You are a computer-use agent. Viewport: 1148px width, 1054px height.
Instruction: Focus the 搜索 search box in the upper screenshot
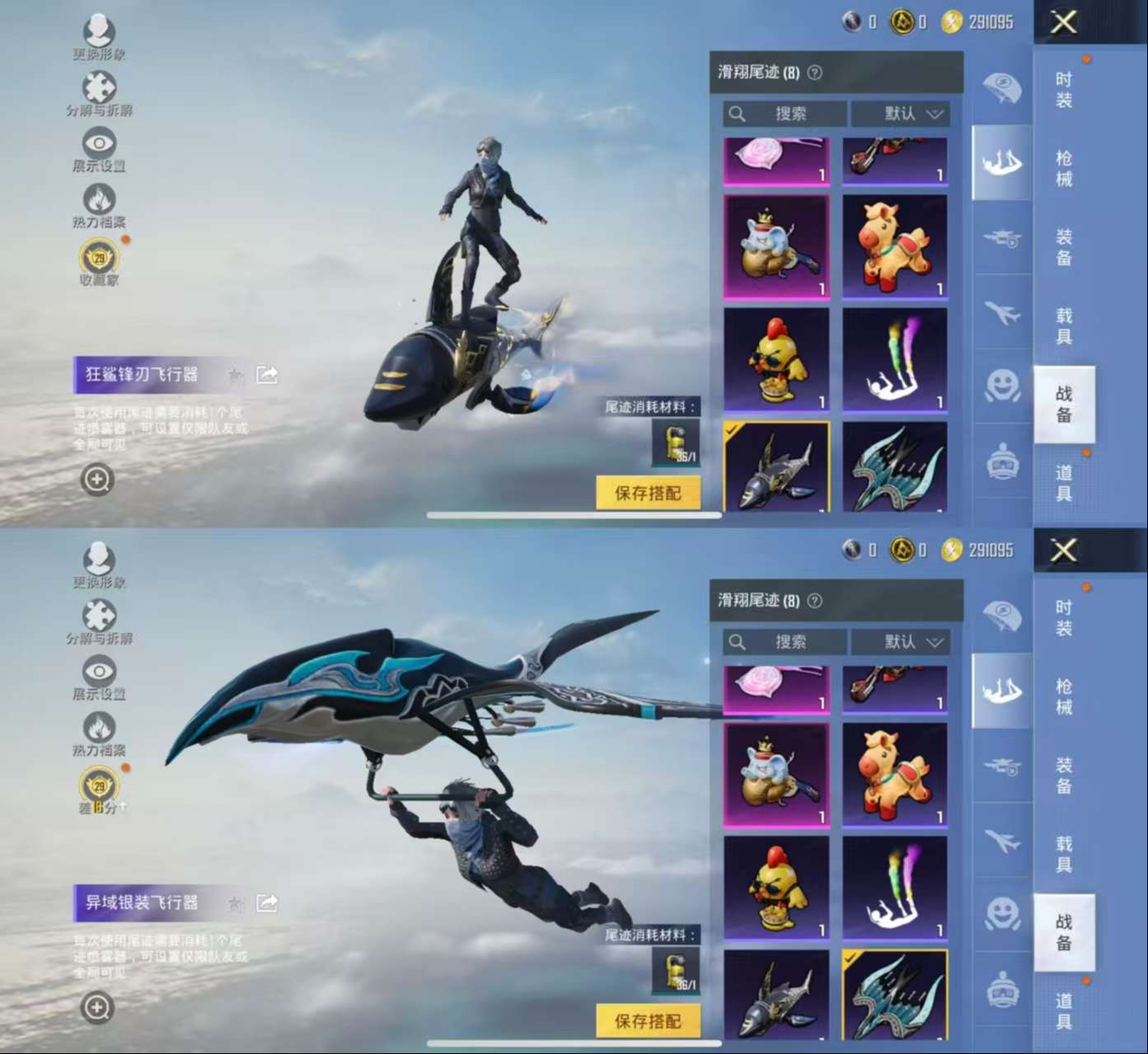(x=785, y=114)
